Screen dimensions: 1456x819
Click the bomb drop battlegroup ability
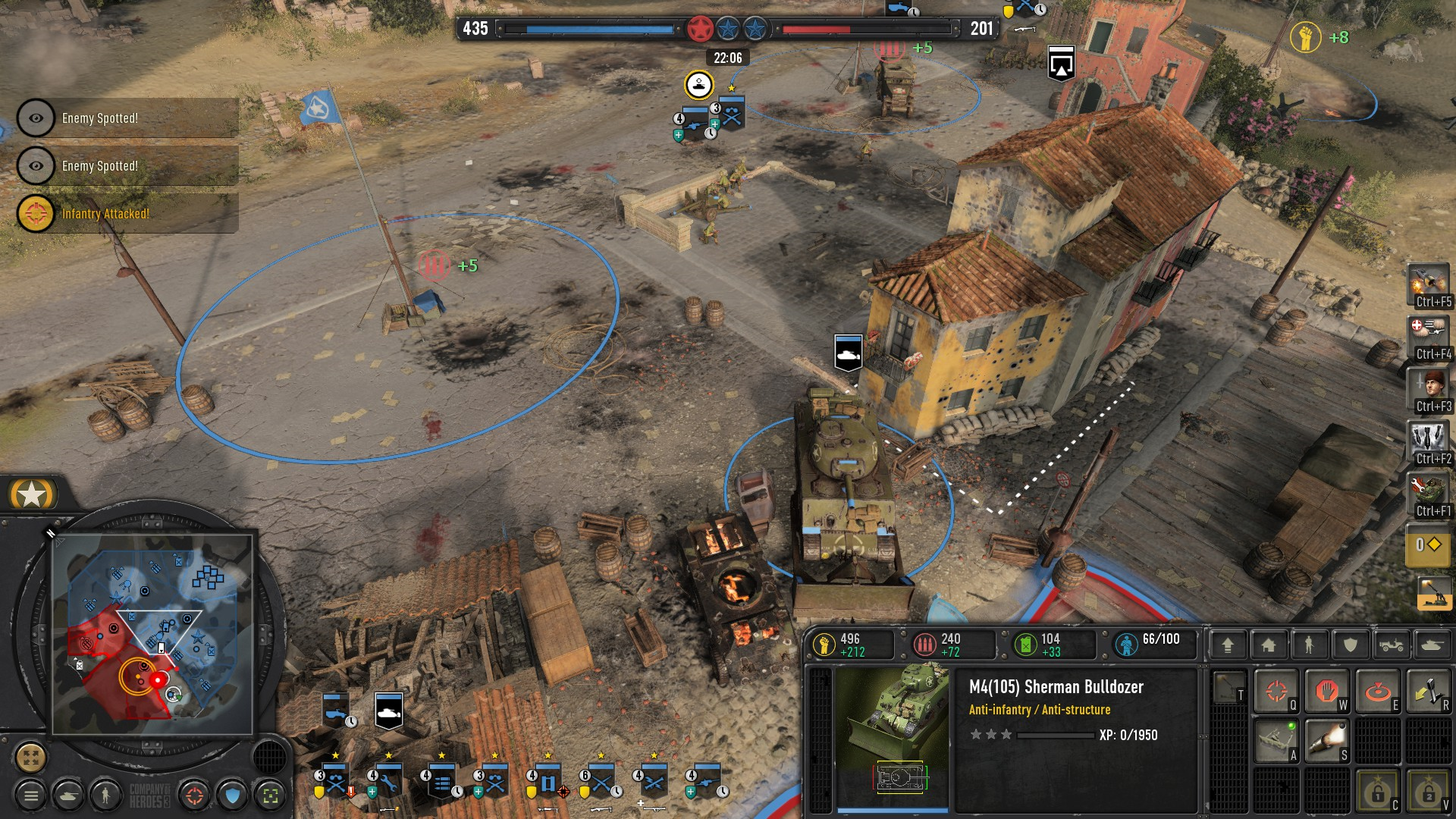point(1428,439)
